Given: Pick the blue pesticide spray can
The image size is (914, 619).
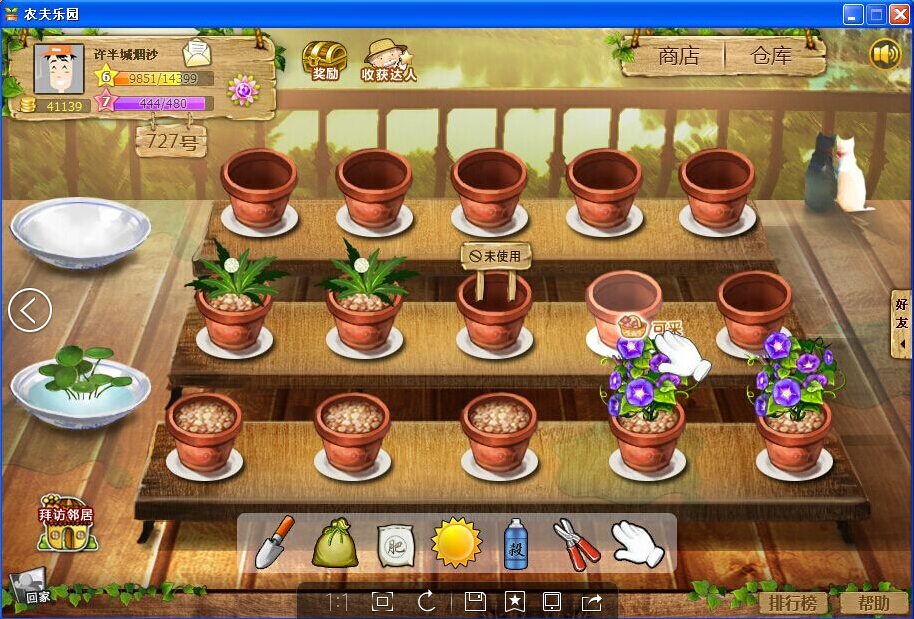Looking at the screenshot, I should coord(516,544).
